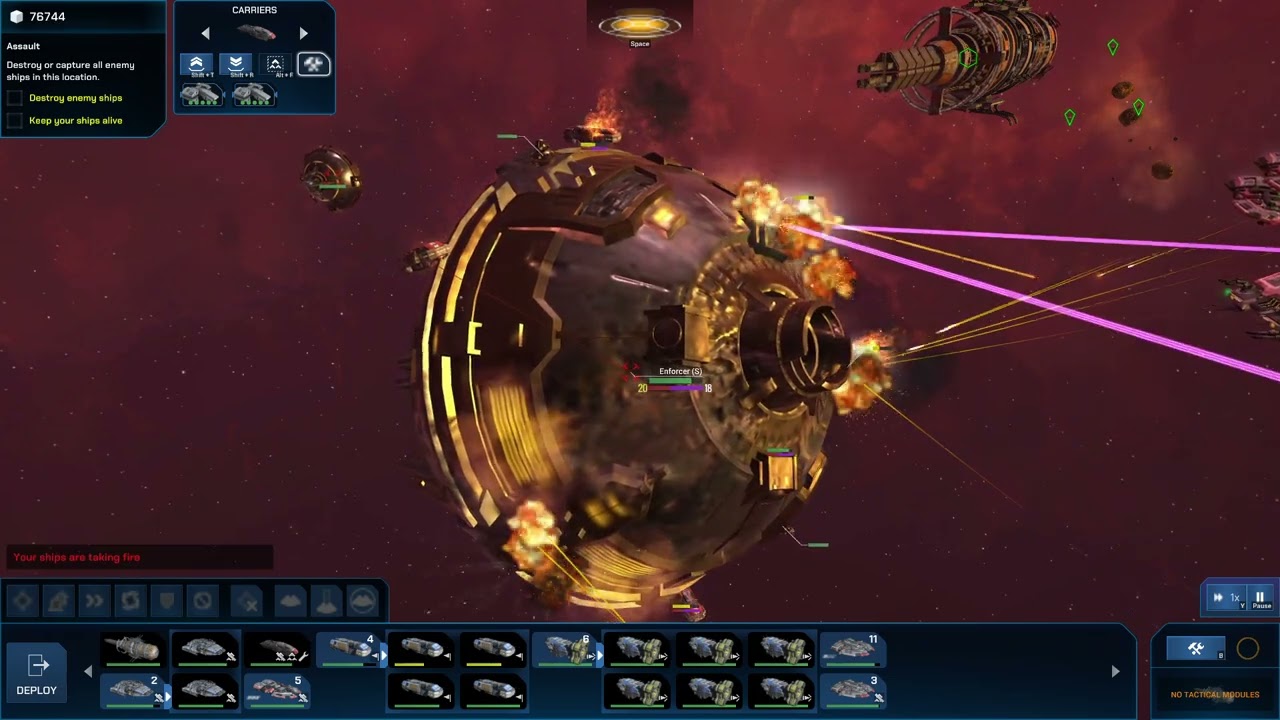Image resolution: width=1280 pixels, height=720 pixels.
Task: Select the highlighted repair icon in Carriers panel
Action: click(314, 65)
